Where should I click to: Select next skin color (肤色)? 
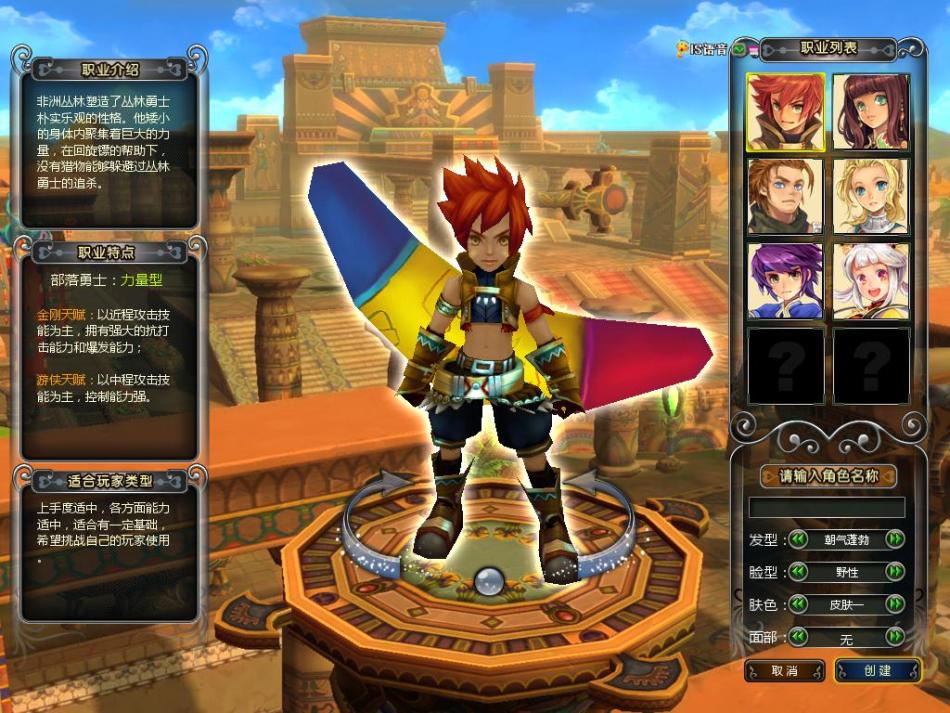(x=894, y=604)
